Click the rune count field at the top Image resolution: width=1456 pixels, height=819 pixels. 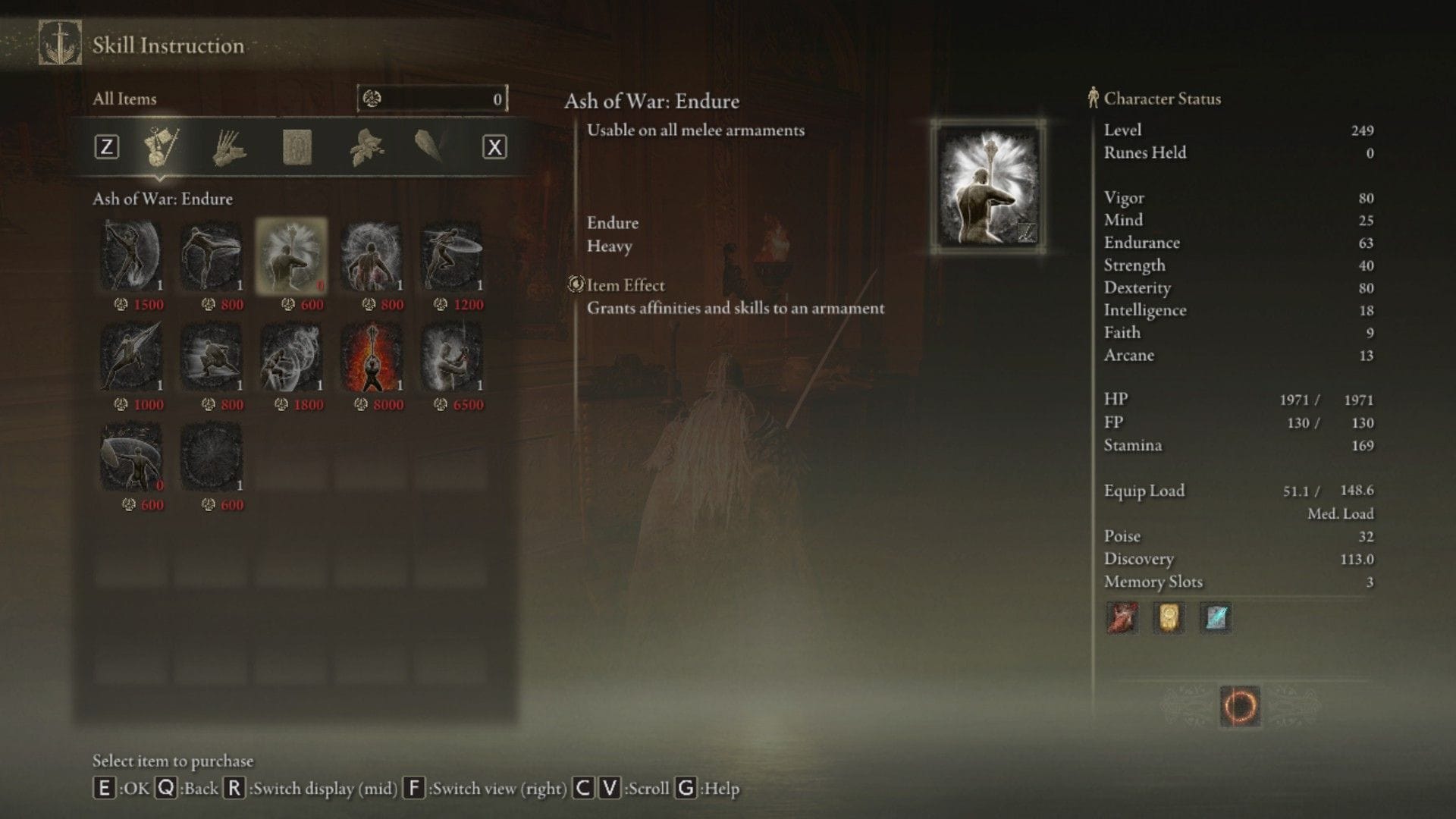point(432,98)
